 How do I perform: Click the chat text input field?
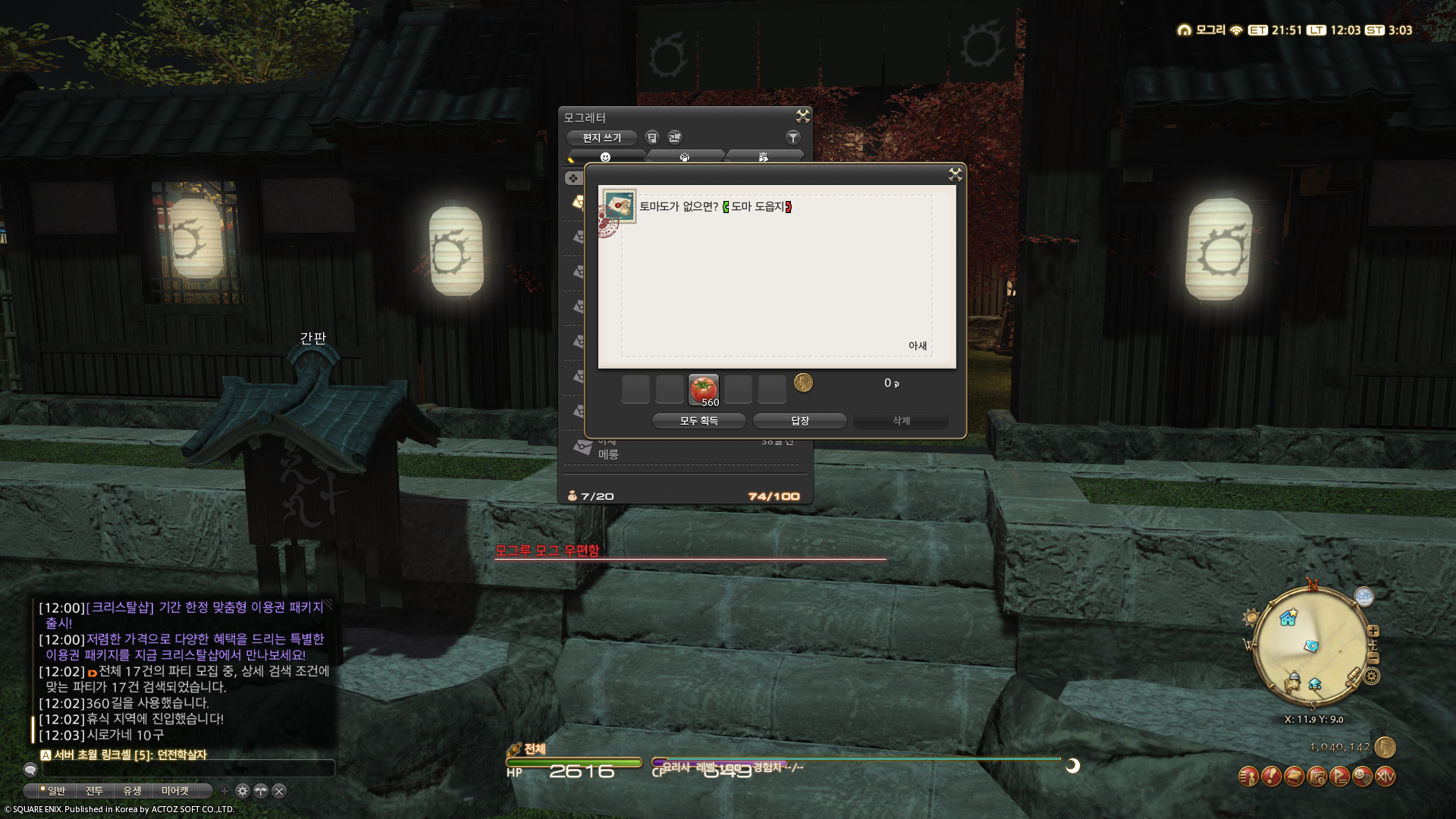point(187,769)
